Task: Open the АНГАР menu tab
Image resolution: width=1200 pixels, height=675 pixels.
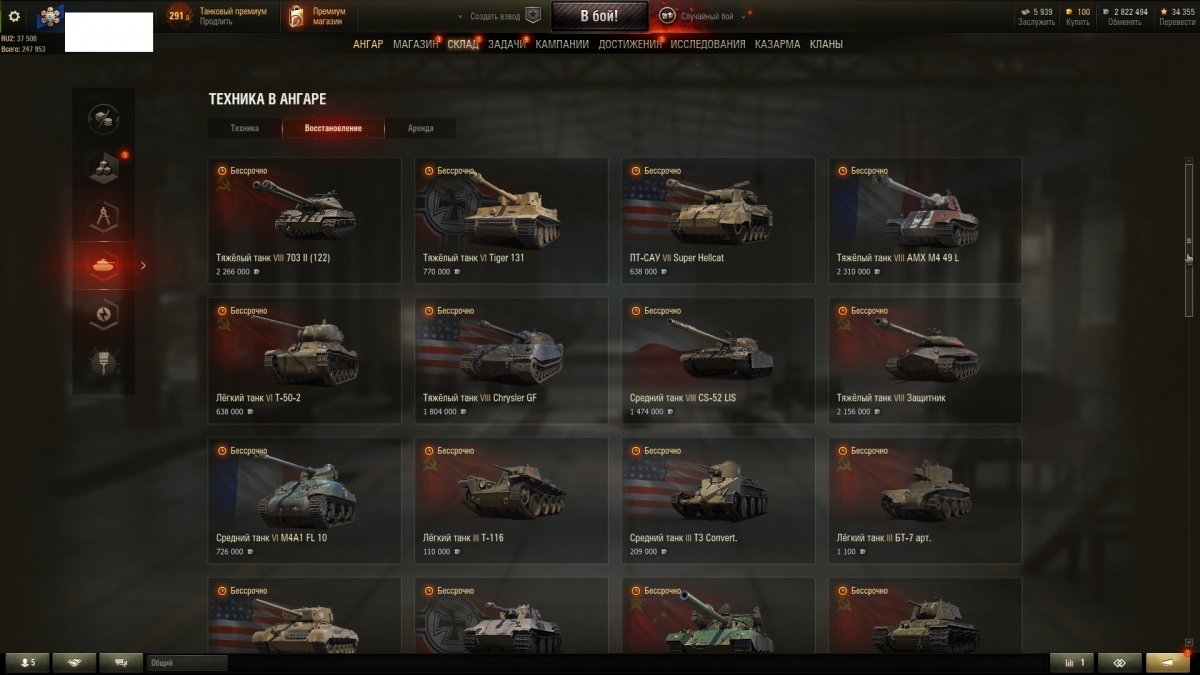Action: click(x=368, y=44)
